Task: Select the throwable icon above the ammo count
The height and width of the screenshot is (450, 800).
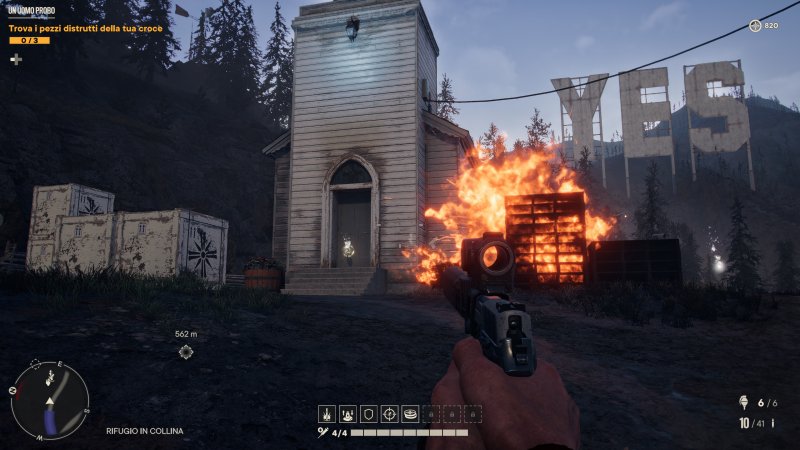Action: click(x=742, y=403)
